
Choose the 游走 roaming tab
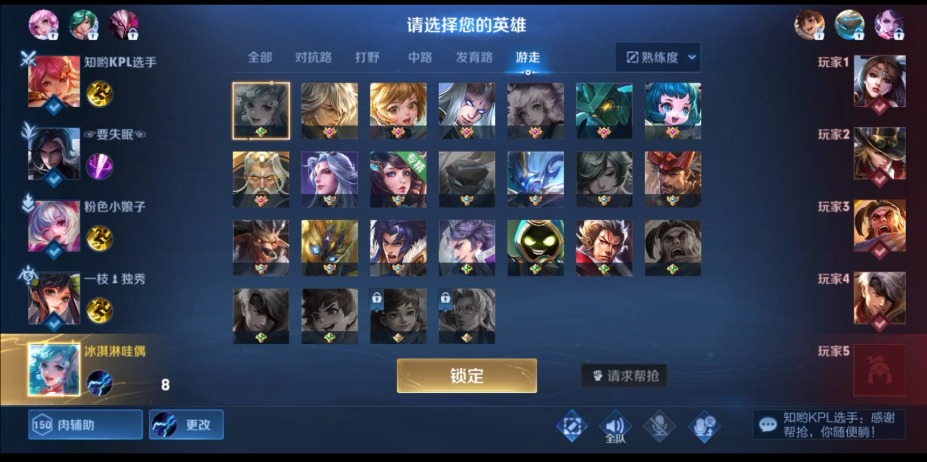point(527,57)
